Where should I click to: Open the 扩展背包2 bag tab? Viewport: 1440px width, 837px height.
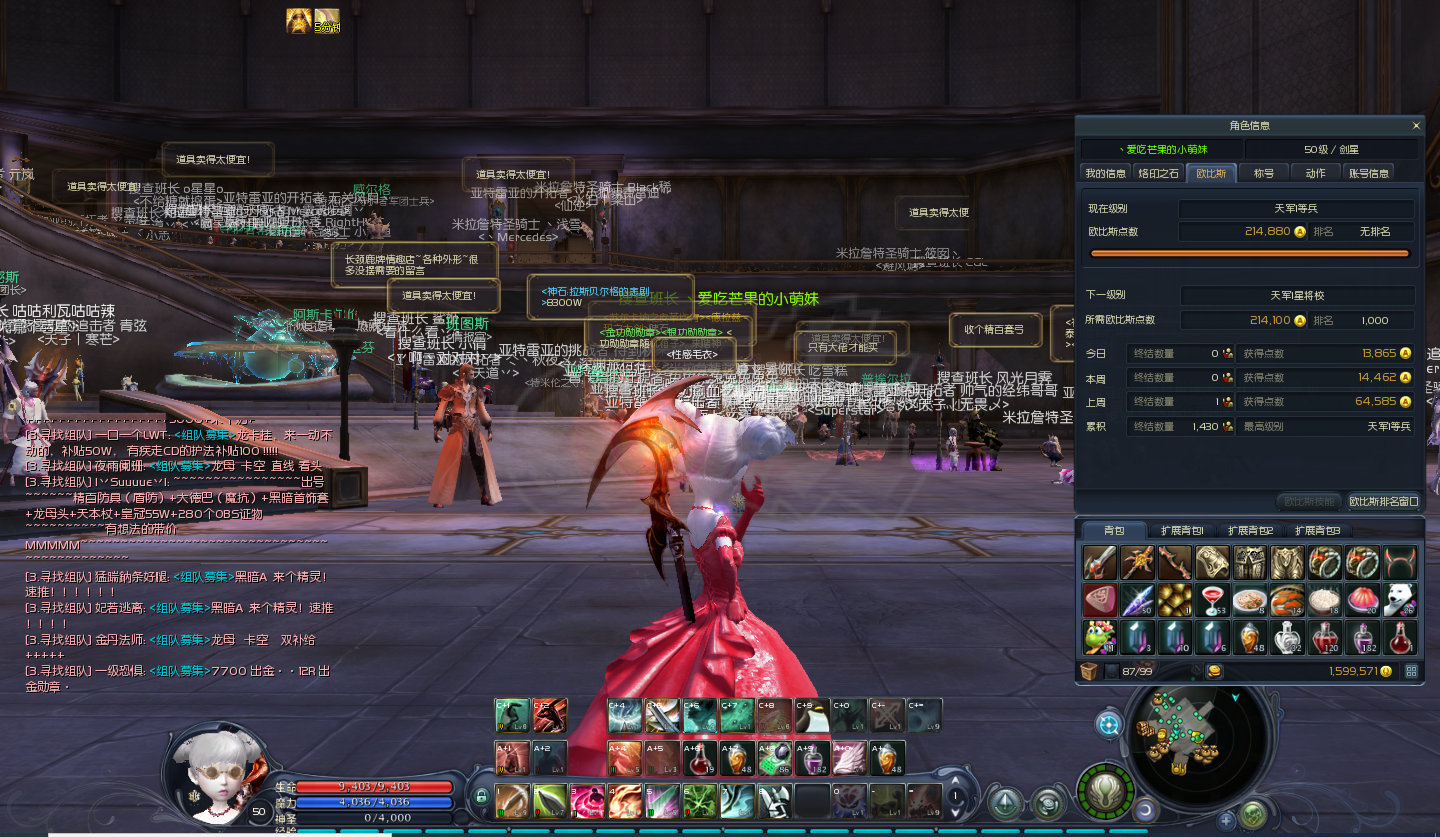(x=1250, y=530)
